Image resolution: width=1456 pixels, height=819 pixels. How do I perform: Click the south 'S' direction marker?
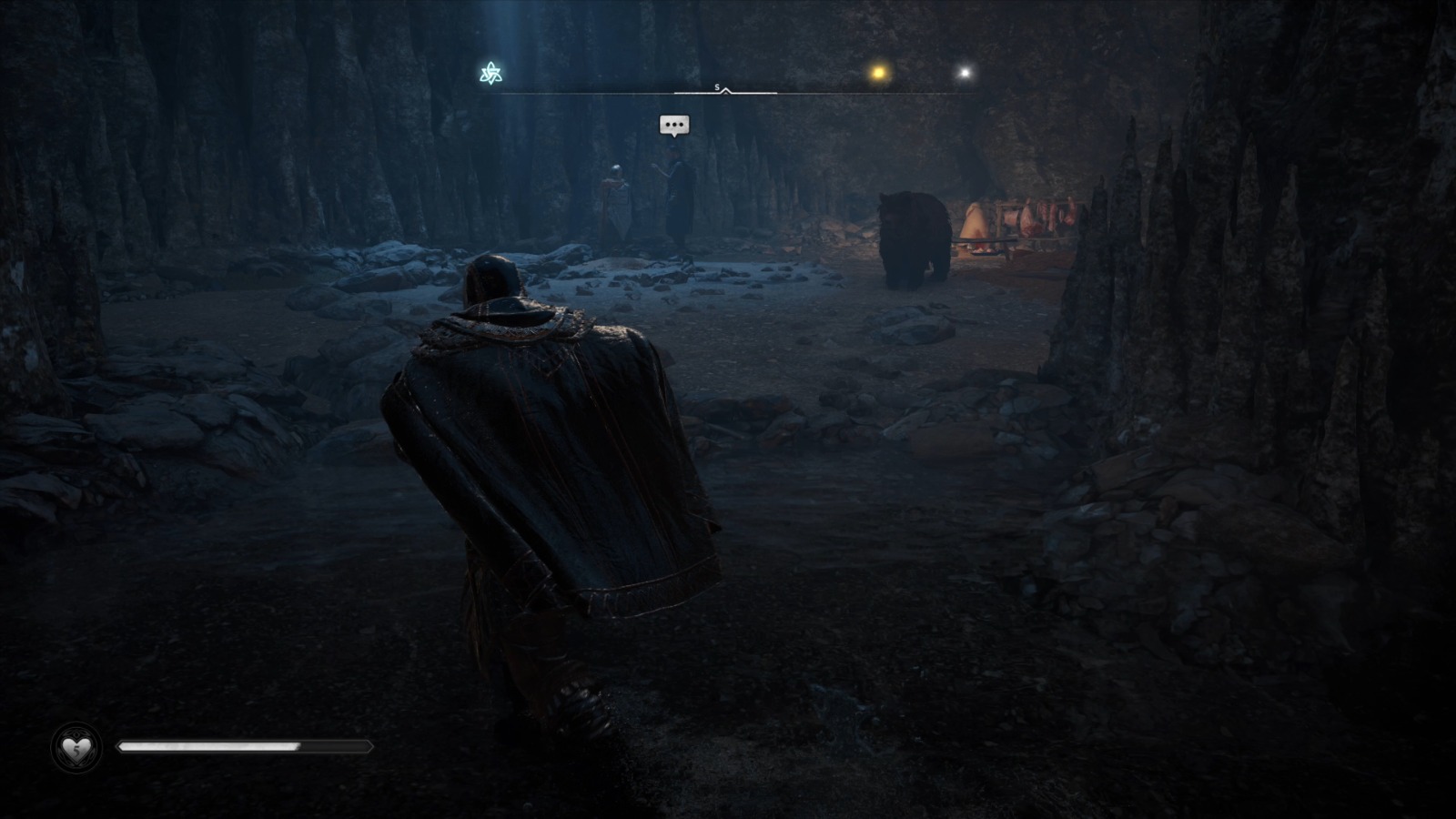(x=717, y=86)
